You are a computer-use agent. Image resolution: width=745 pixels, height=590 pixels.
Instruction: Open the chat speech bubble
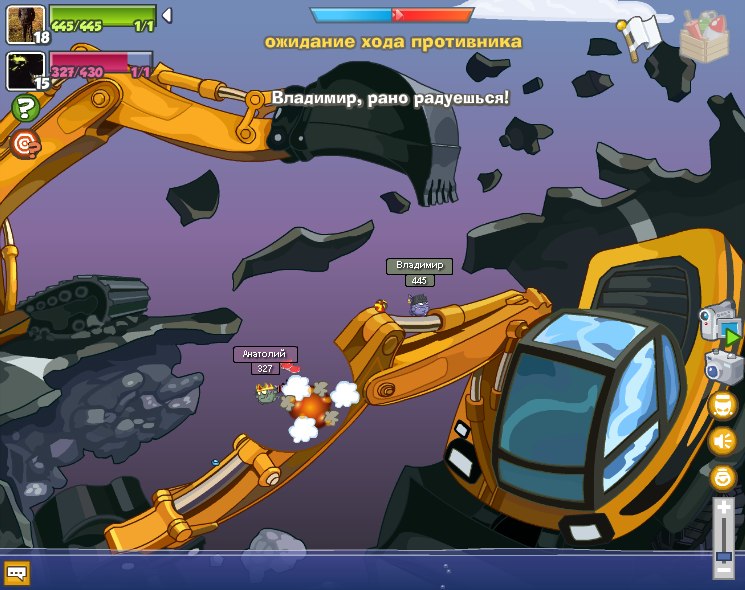point(17,573)
